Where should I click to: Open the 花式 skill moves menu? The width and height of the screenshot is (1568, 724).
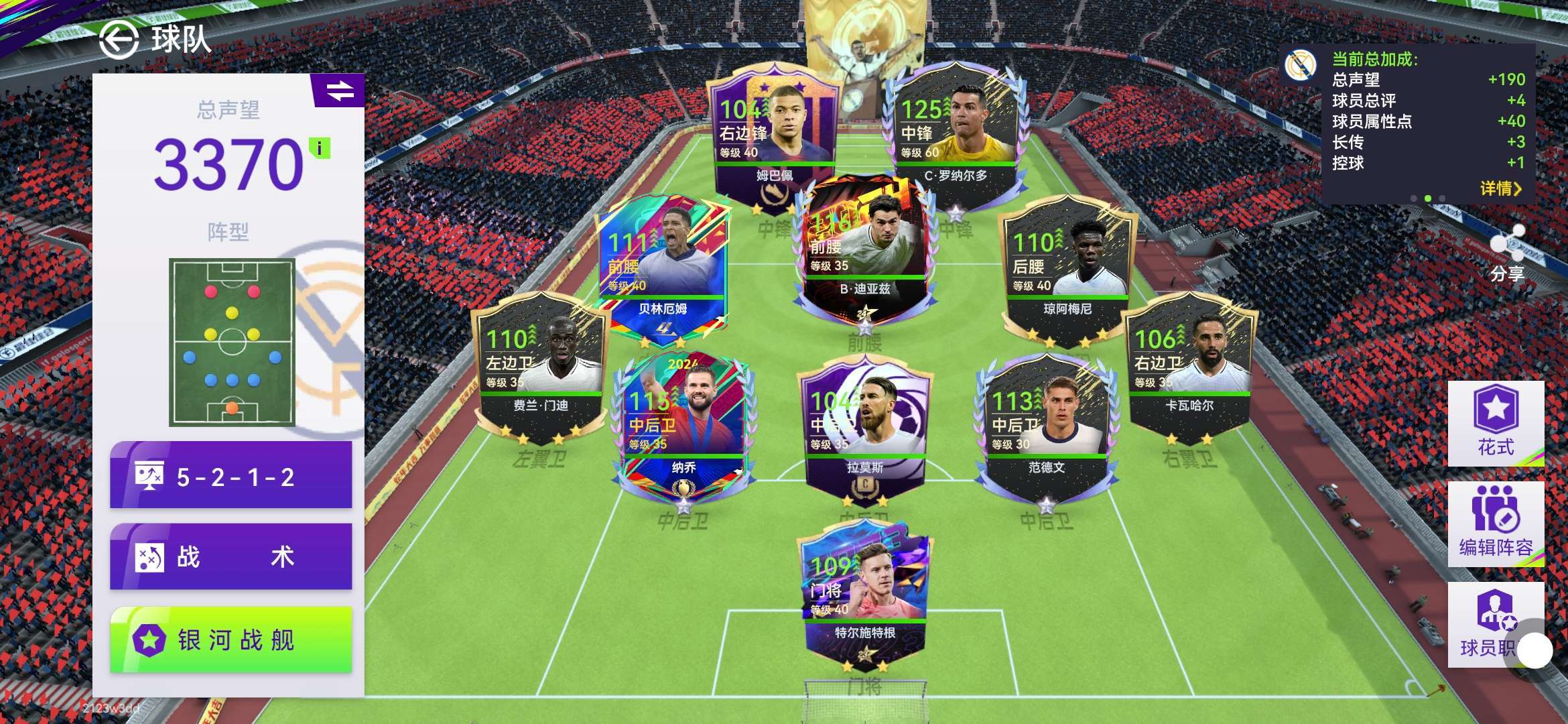[x=1496, y=422]
